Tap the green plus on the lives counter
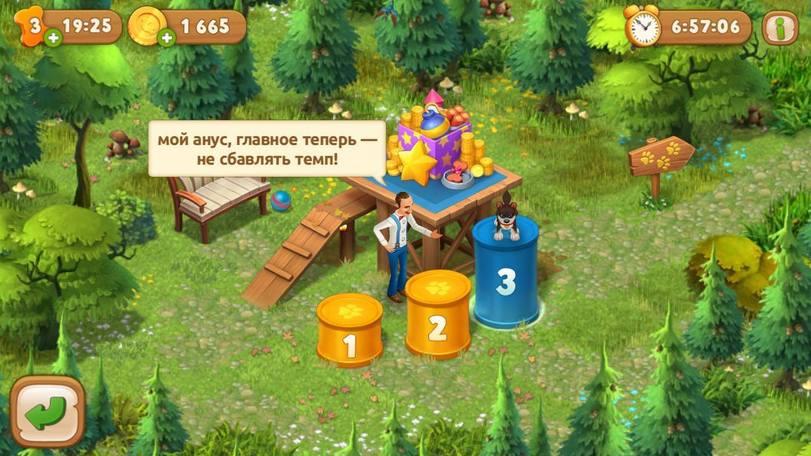Screen dimensions: 811x456 coord(52,38)
